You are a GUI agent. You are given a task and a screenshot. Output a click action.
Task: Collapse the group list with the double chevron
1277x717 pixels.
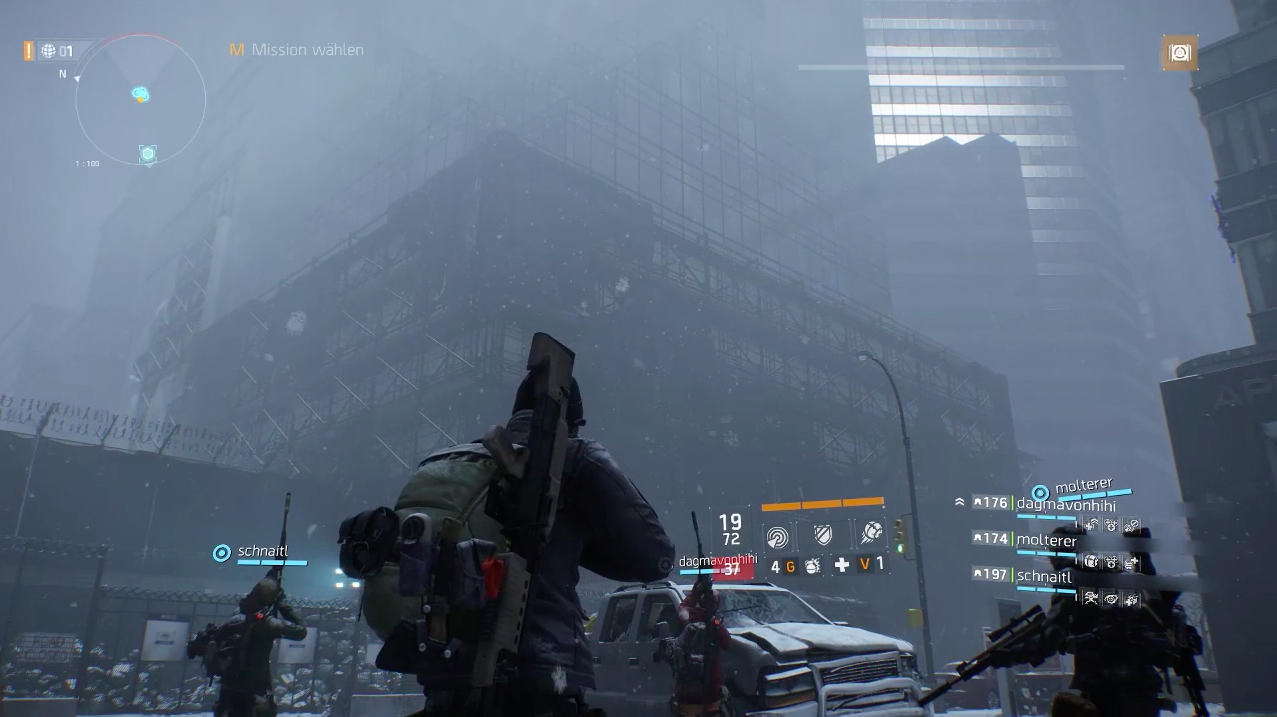pos(960,502)
